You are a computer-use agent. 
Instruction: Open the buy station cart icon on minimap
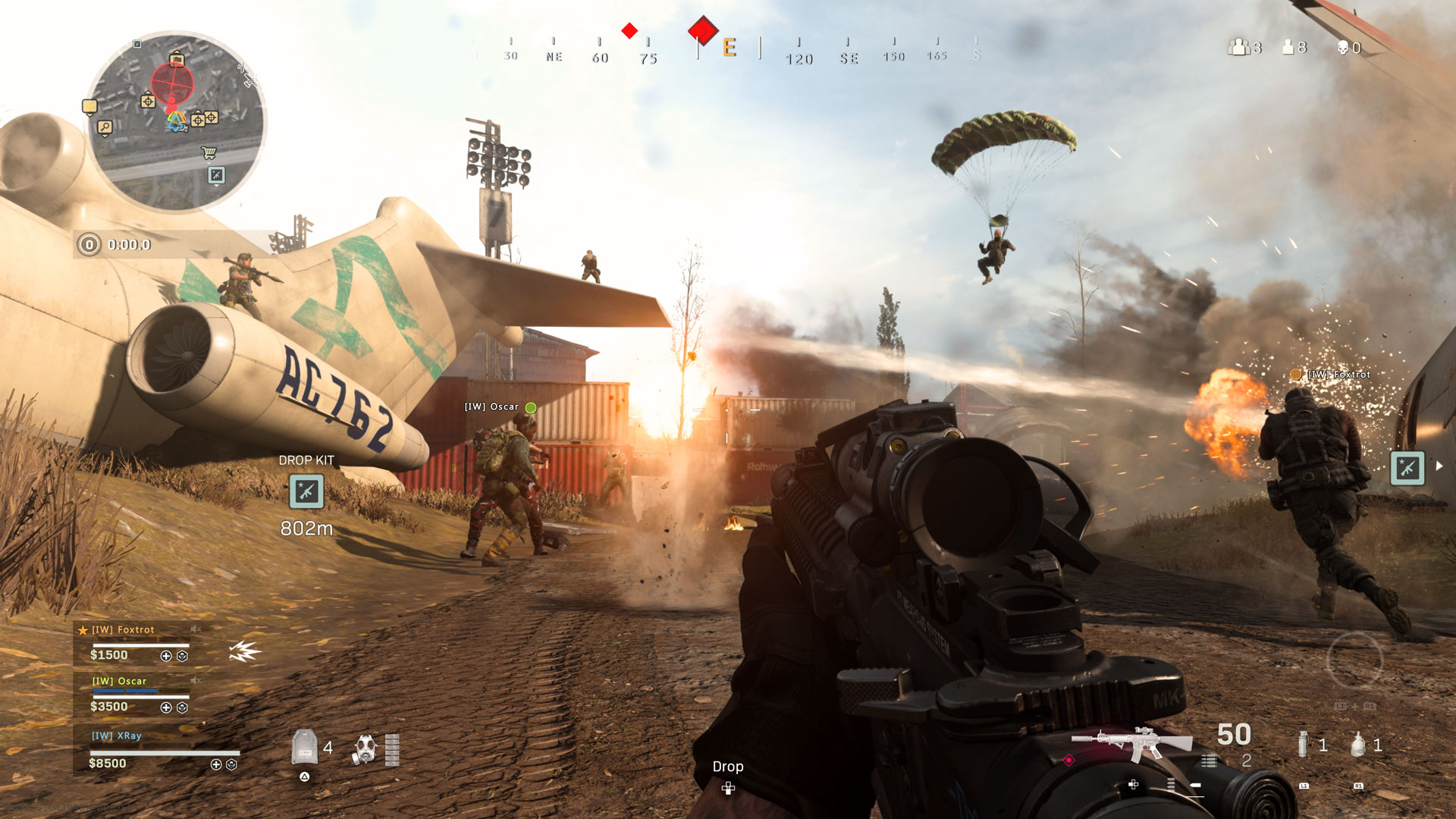209,152
